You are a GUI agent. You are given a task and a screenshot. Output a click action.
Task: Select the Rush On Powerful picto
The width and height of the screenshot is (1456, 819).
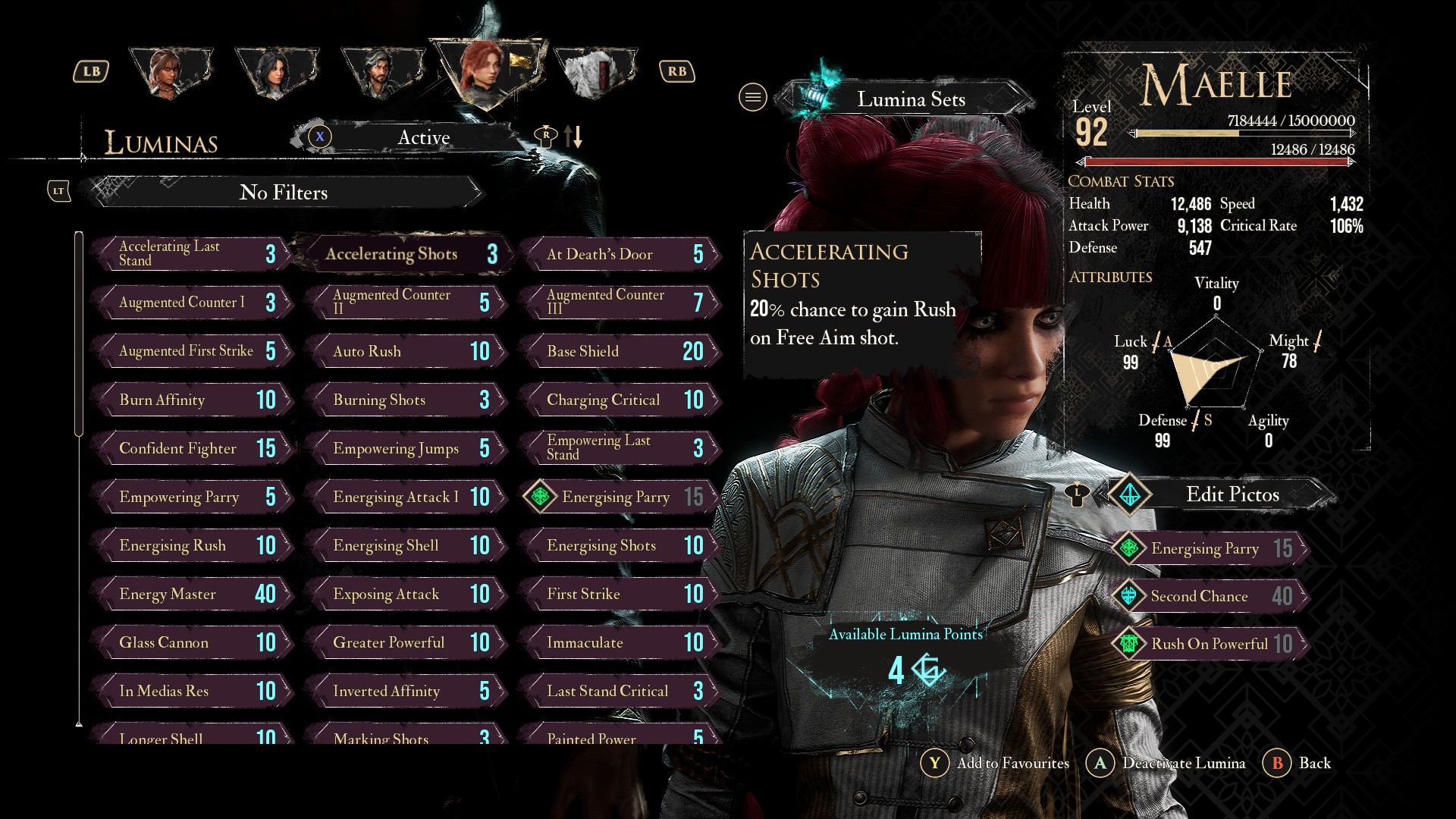(x=1211, y=644)
